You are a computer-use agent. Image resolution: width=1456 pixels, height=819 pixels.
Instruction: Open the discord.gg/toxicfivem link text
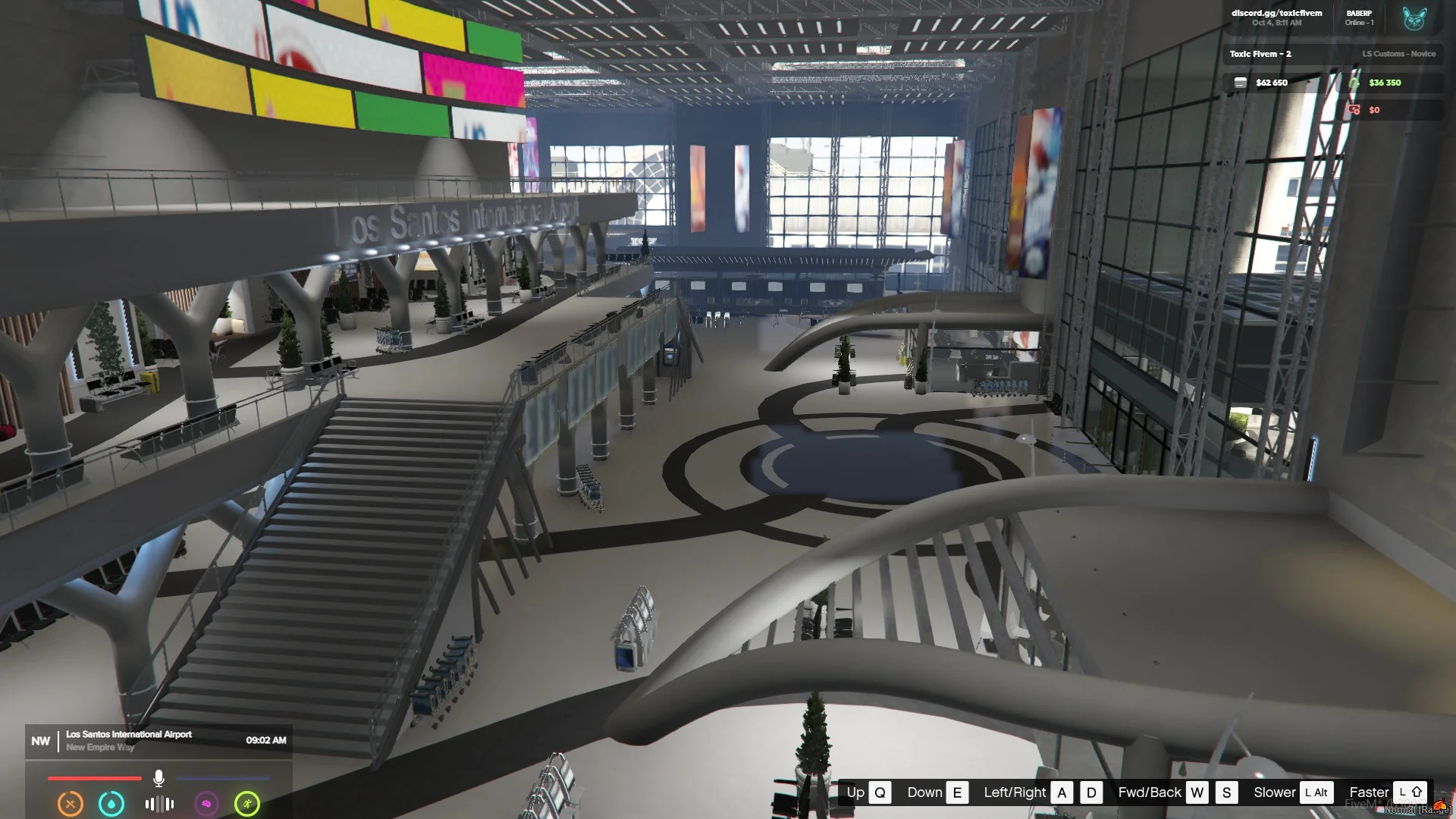[1276, 13]
